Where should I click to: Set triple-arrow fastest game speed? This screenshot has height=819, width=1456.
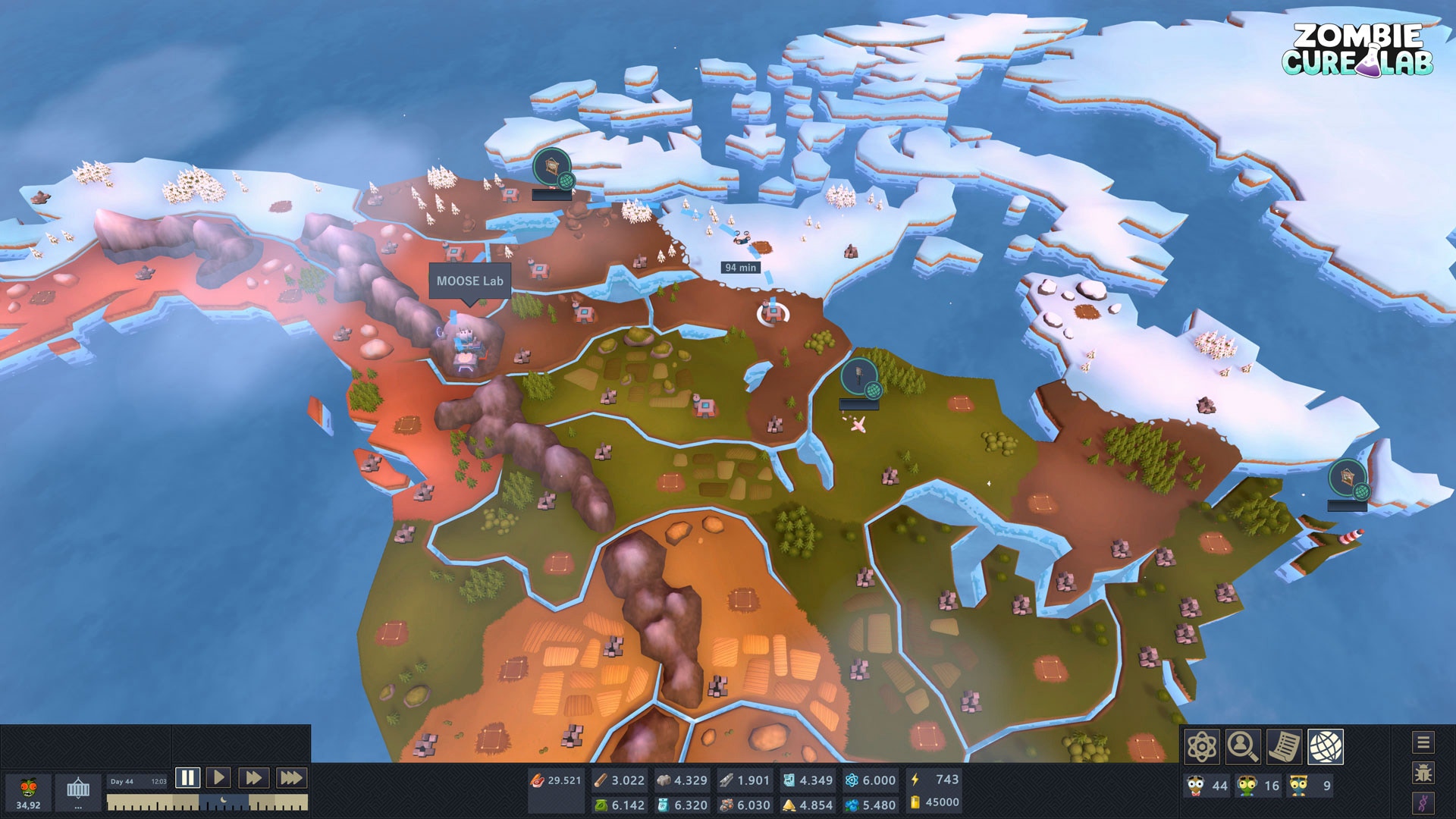[290, 777]
